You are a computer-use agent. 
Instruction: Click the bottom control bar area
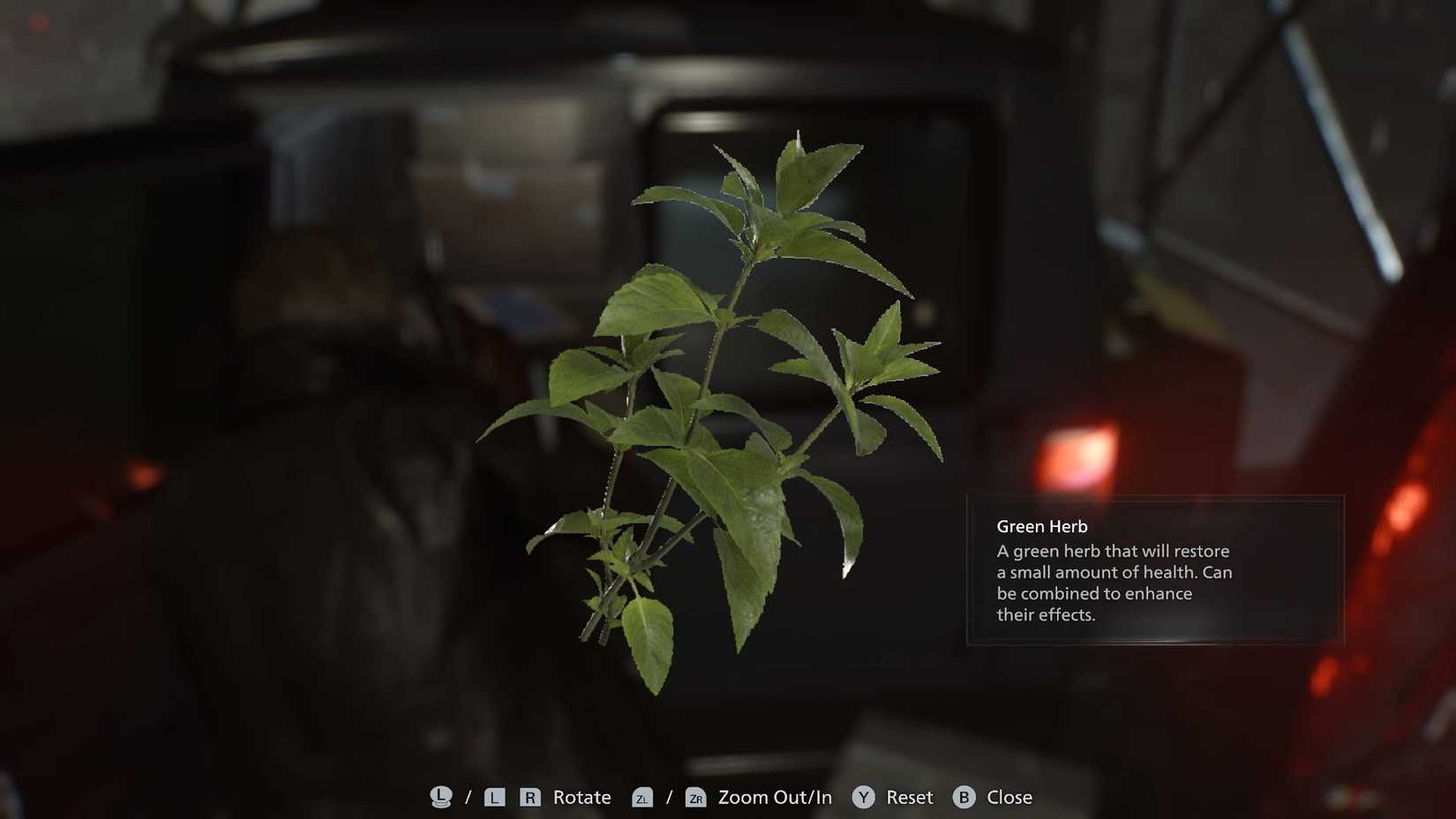point(728,797)
